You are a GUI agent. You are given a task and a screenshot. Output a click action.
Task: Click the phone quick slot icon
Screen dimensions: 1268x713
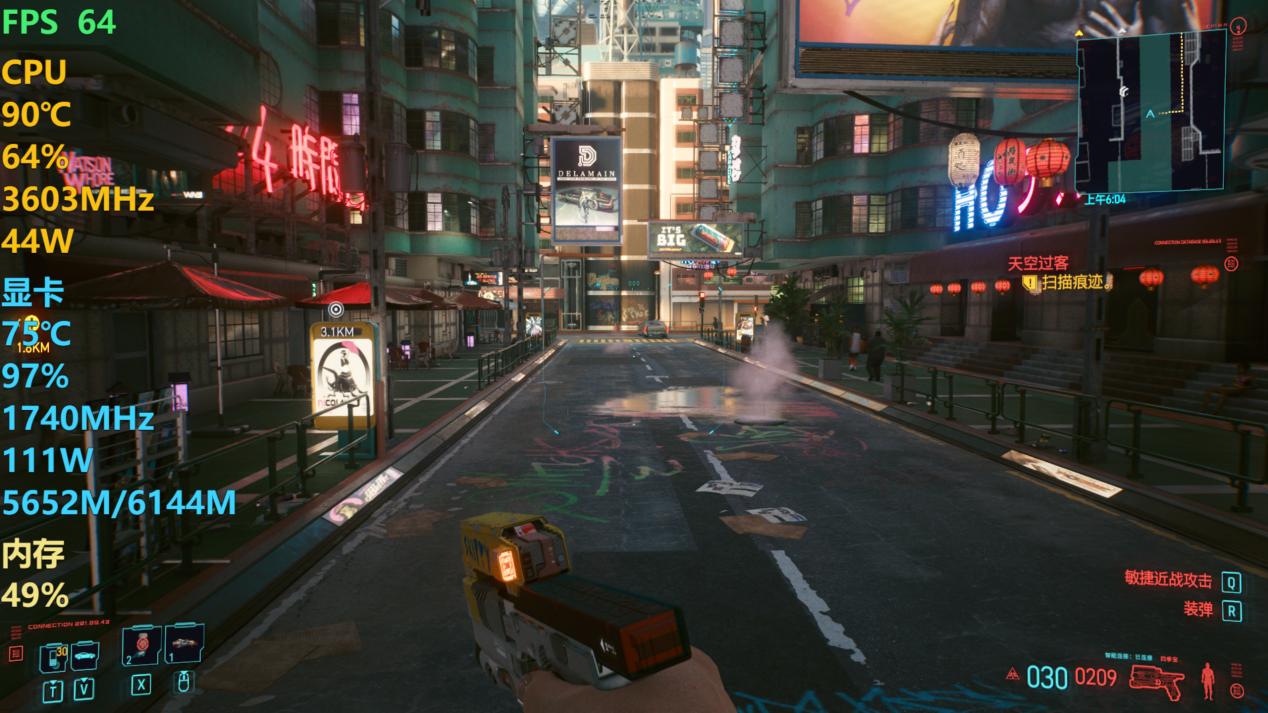tap(52, 656)
